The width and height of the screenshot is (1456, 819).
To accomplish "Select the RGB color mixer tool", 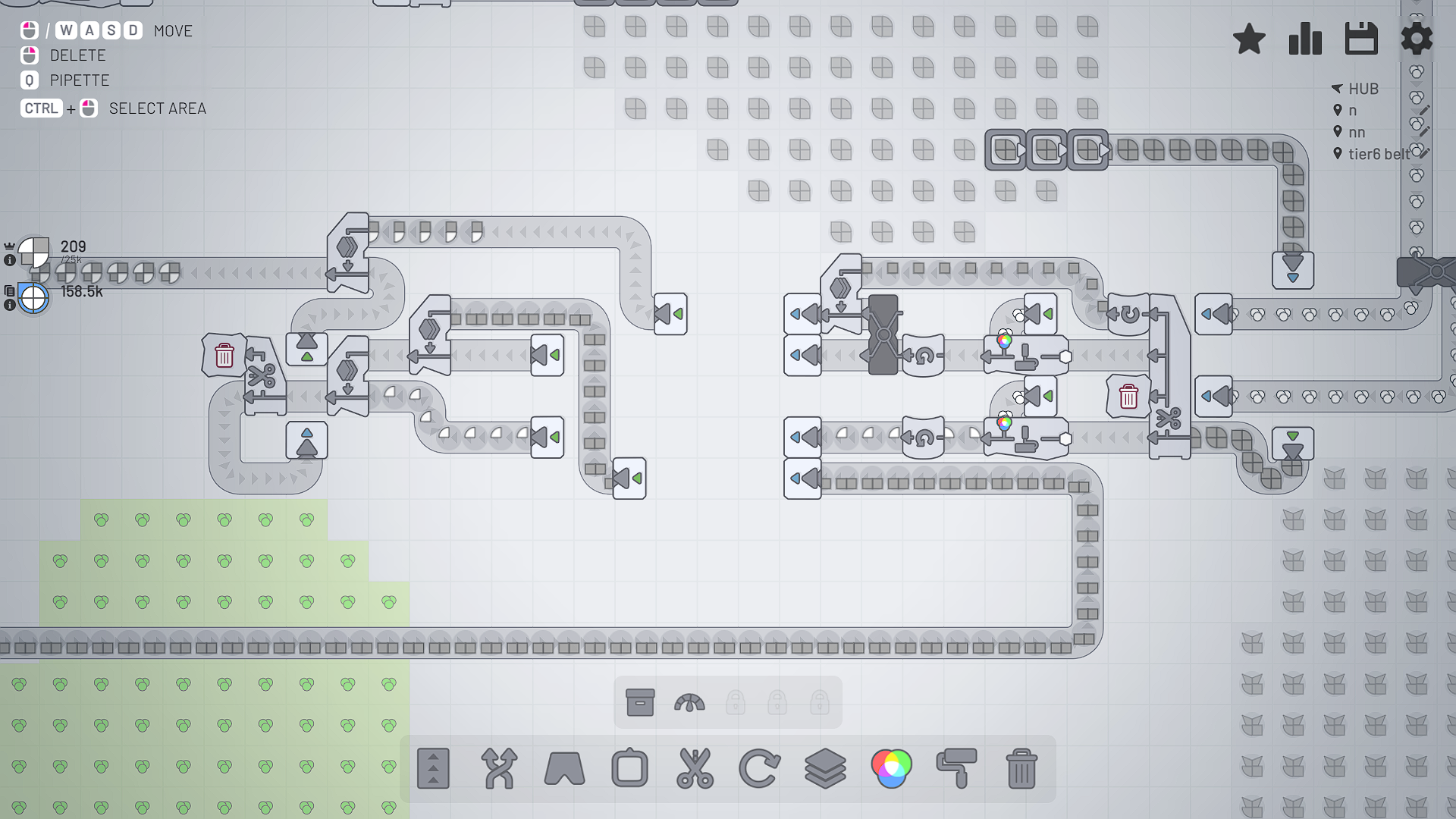I will [892, 769].
